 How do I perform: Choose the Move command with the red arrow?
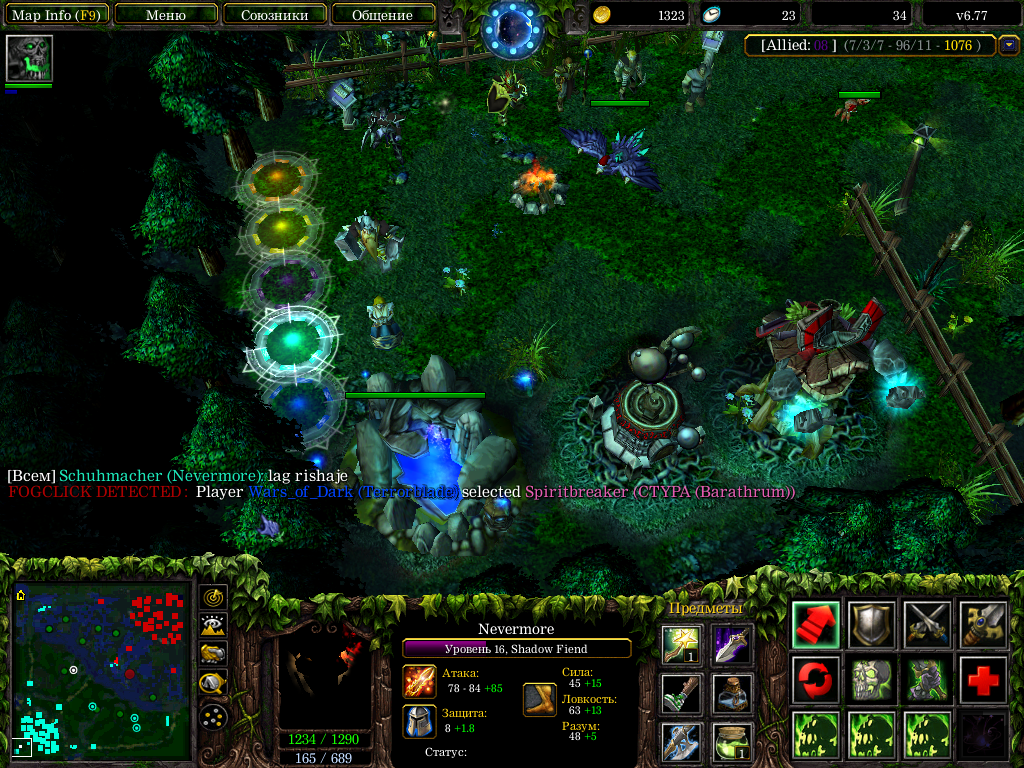(x=816, y=624)
